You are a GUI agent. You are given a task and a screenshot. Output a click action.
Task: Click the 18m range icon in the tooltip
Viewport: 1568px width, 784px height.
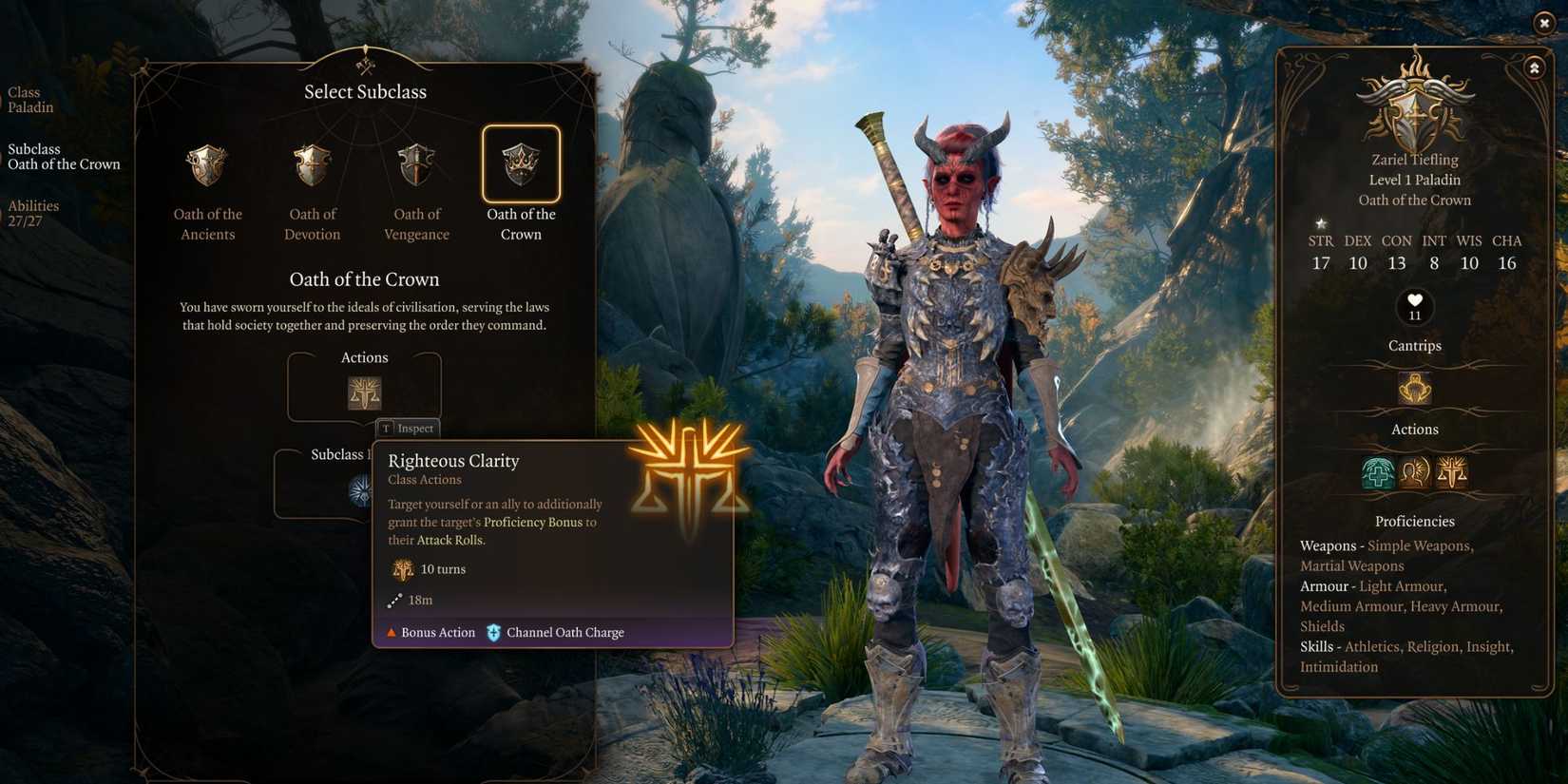[x=394, y=600]
